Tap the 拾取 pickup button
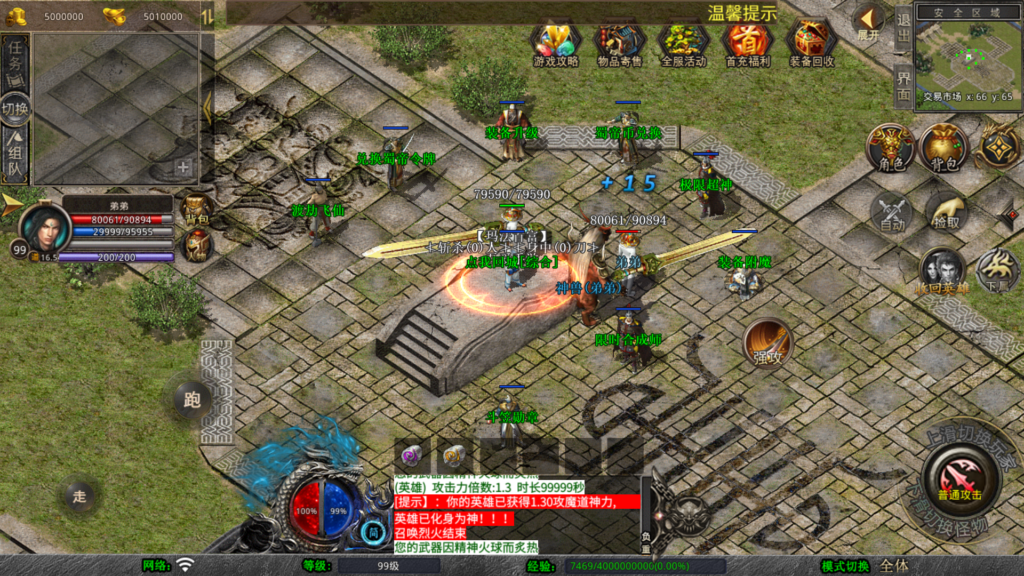The height and width of the screenshot is (576, 1024). click(x=945, y=211)
